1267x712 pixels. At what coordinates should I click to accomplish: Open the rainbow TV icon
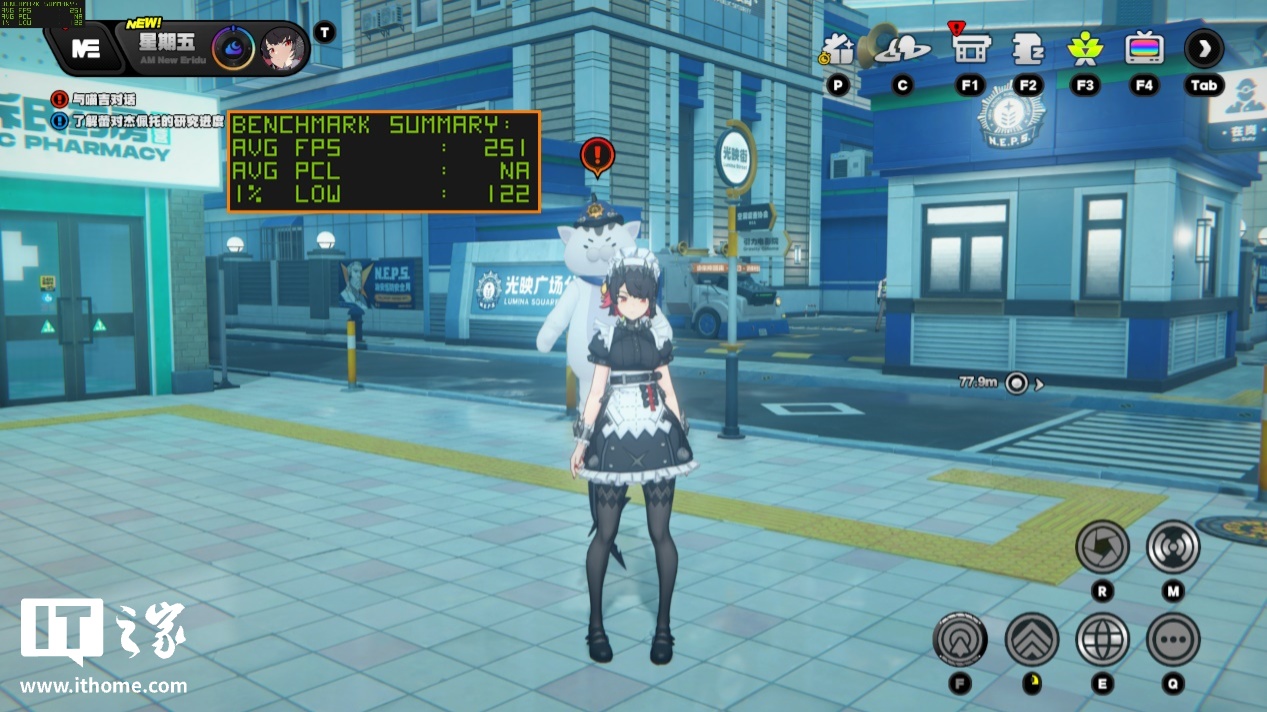[1143, 47]
